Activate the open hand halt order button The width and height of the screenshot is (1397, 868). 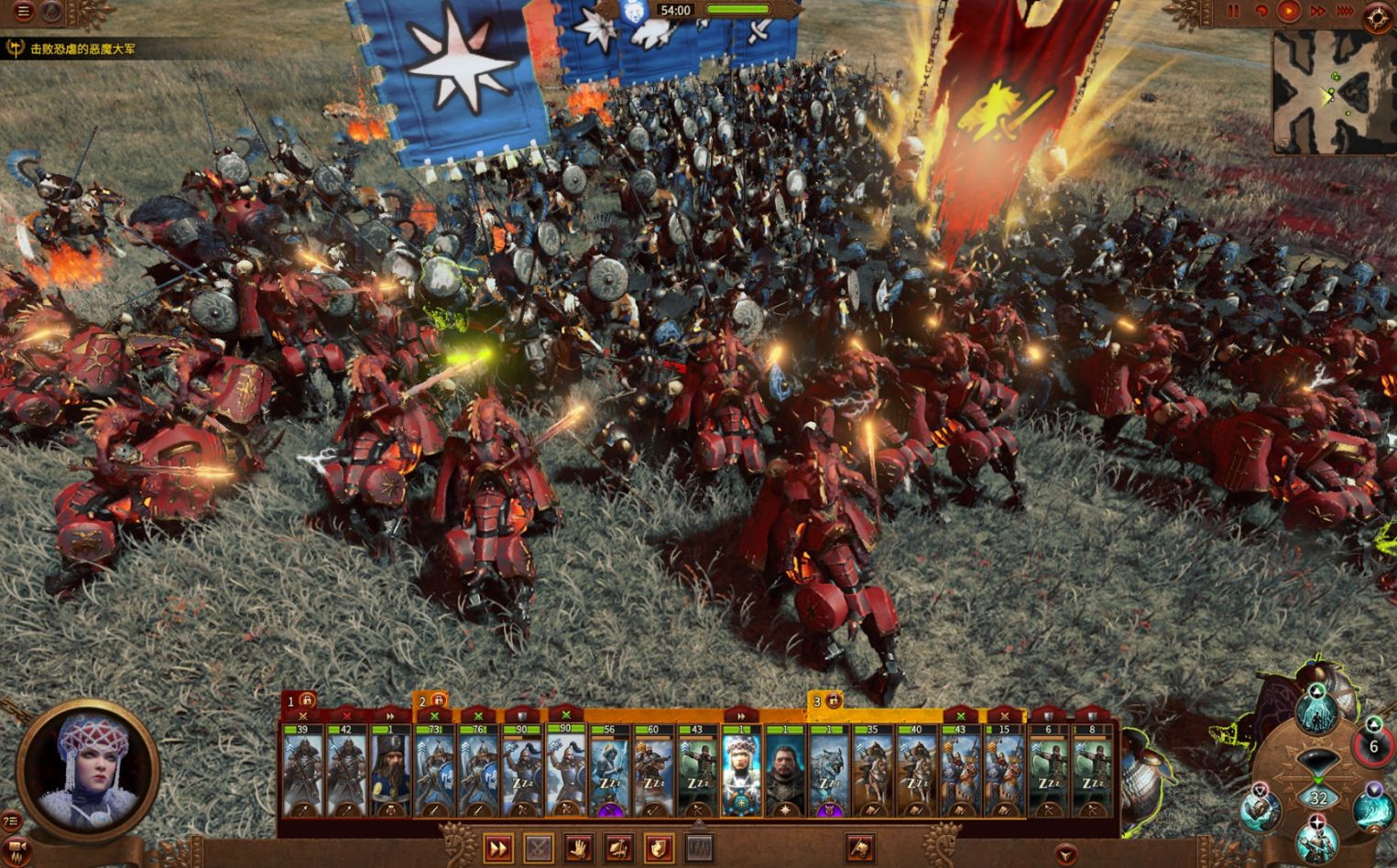pyautogui.click(x=578, y=849)
